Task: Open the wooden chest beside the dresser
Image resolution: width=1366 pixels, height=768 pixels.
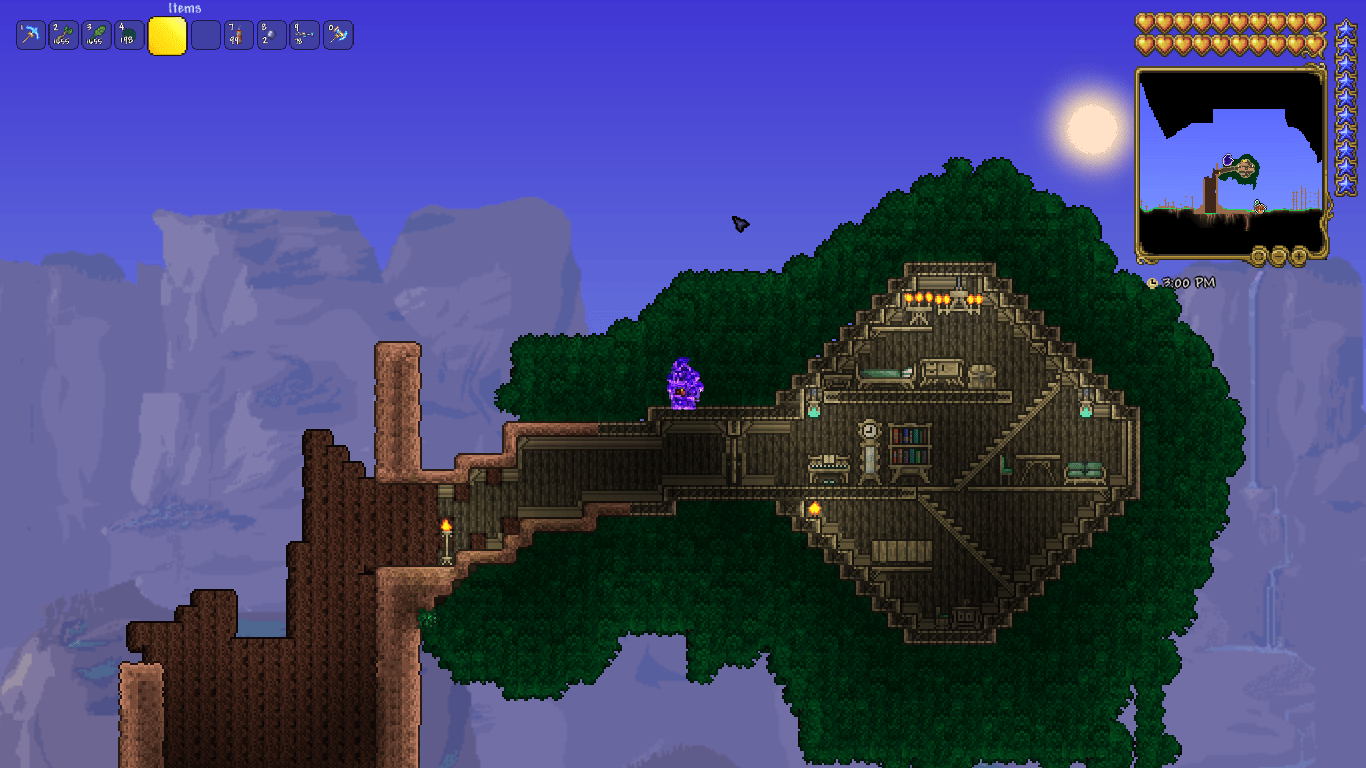Action: click(982, 375)
